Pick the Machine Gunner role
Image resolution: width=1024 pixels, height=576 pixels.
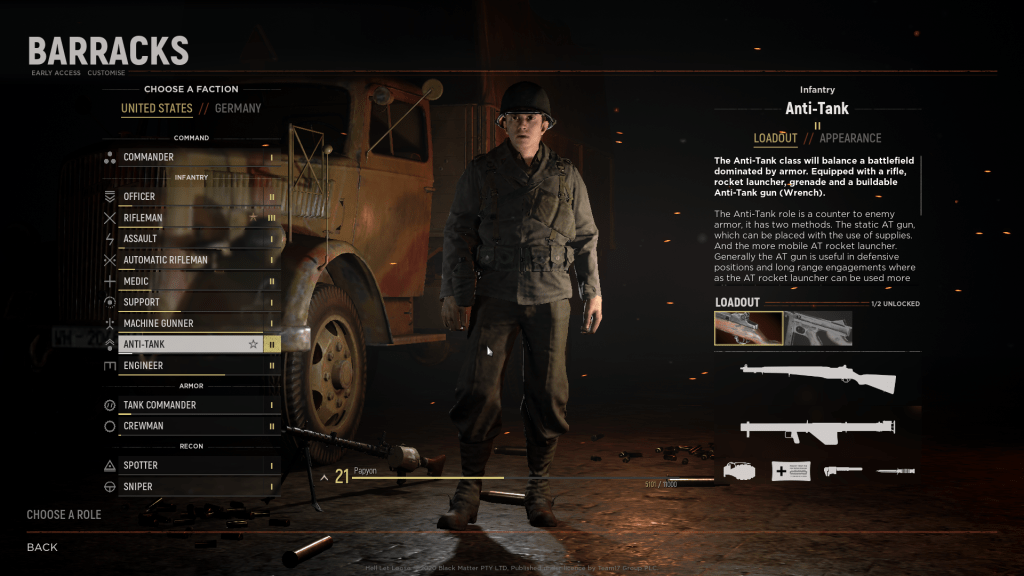pos(190,323)
